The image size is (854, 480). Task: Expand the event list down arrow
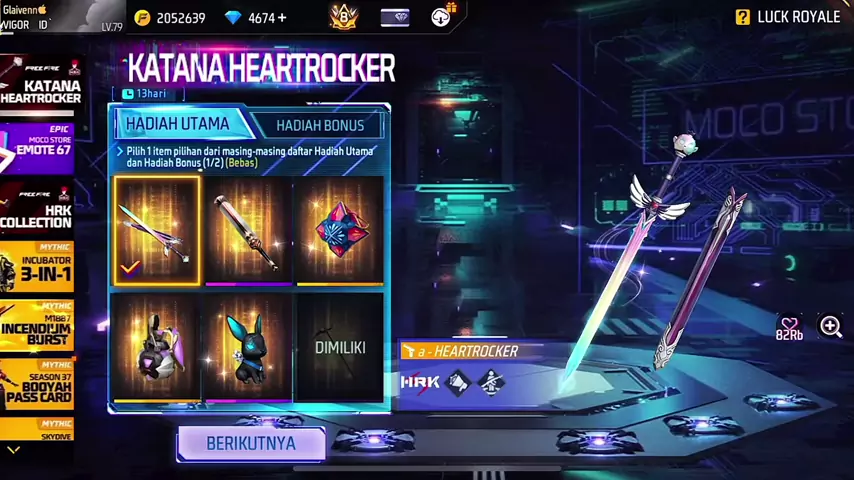coord(13,451)
